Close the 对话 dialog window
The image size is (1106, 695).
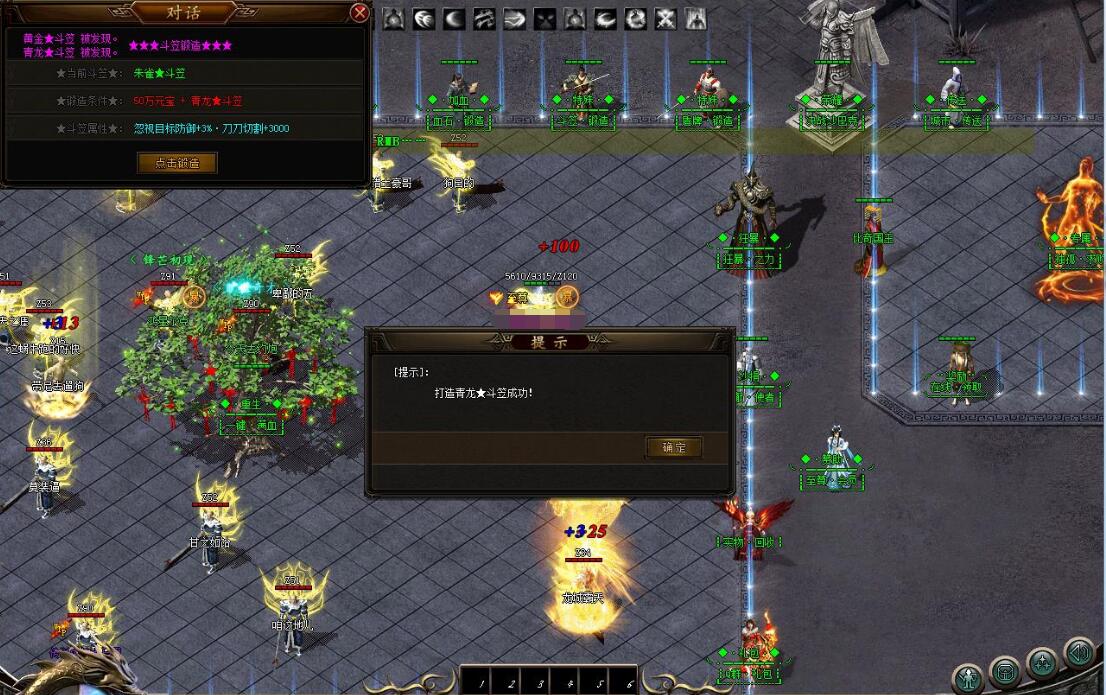click(360, 13)
